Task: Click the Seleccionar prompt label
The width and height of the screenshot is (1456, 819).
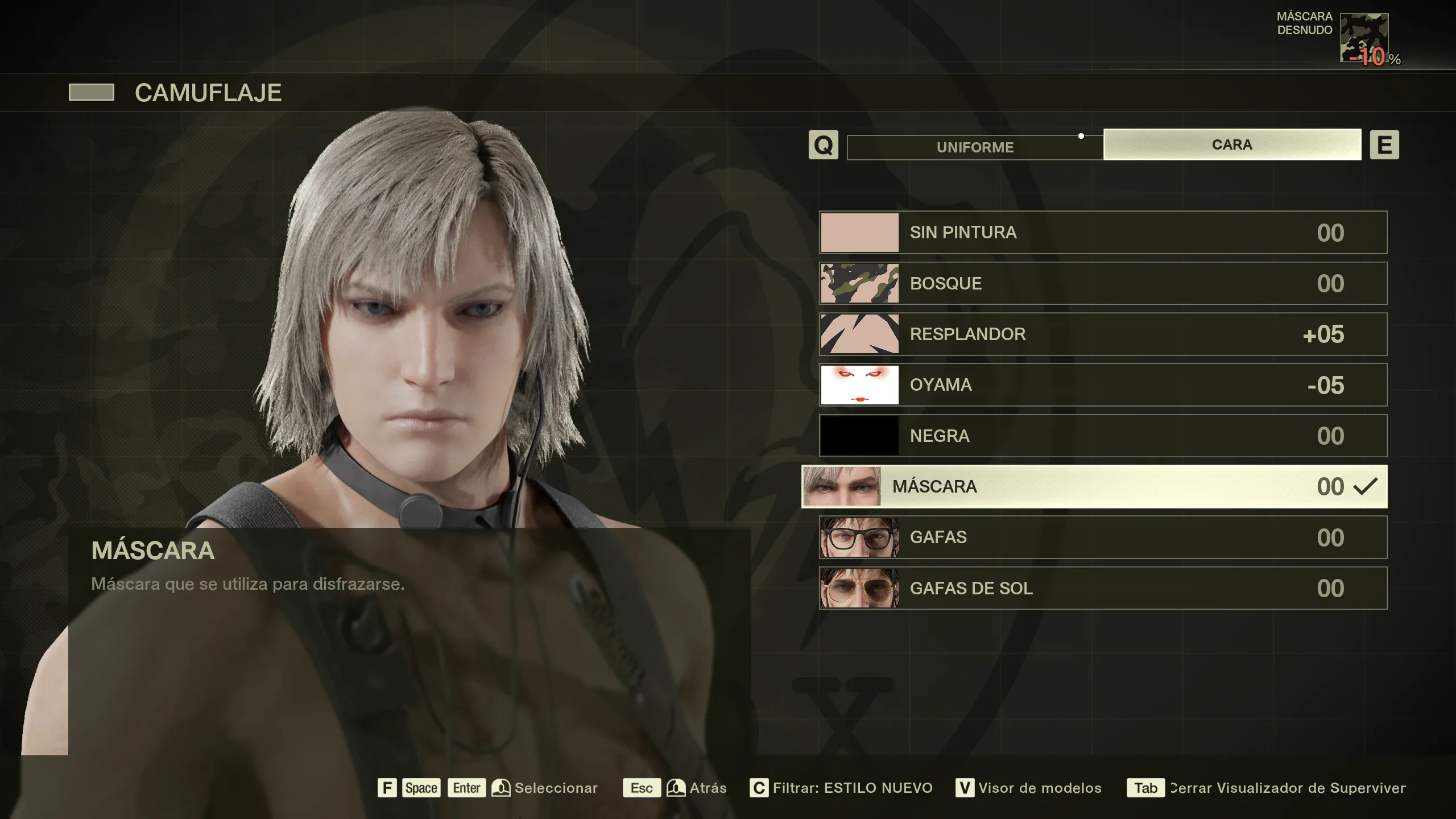Action: coord(556,788)
